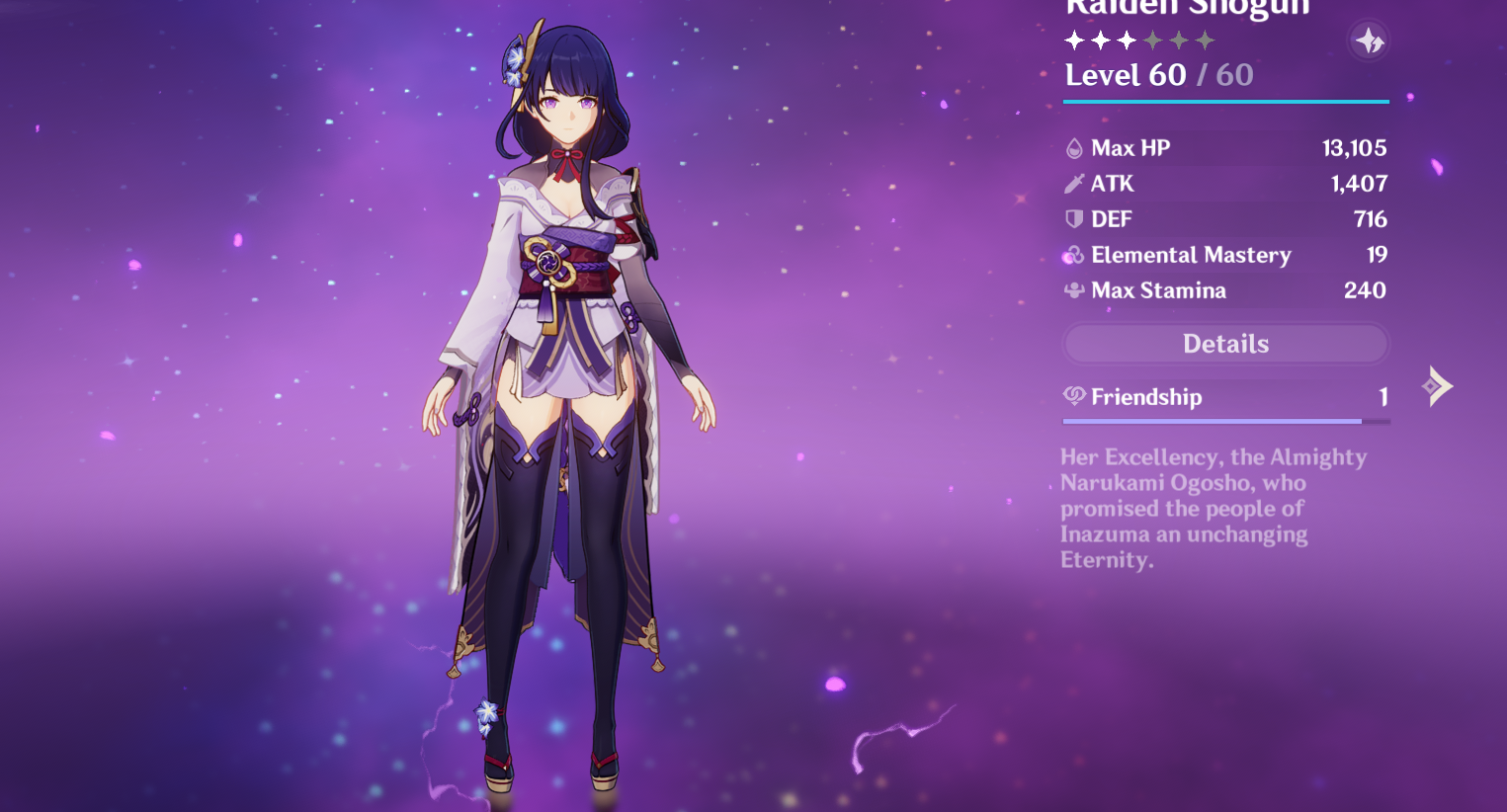Click the Friendship value 1
The width and height of the screenshot is (1507, 812).
click(x=1384, y=396)
